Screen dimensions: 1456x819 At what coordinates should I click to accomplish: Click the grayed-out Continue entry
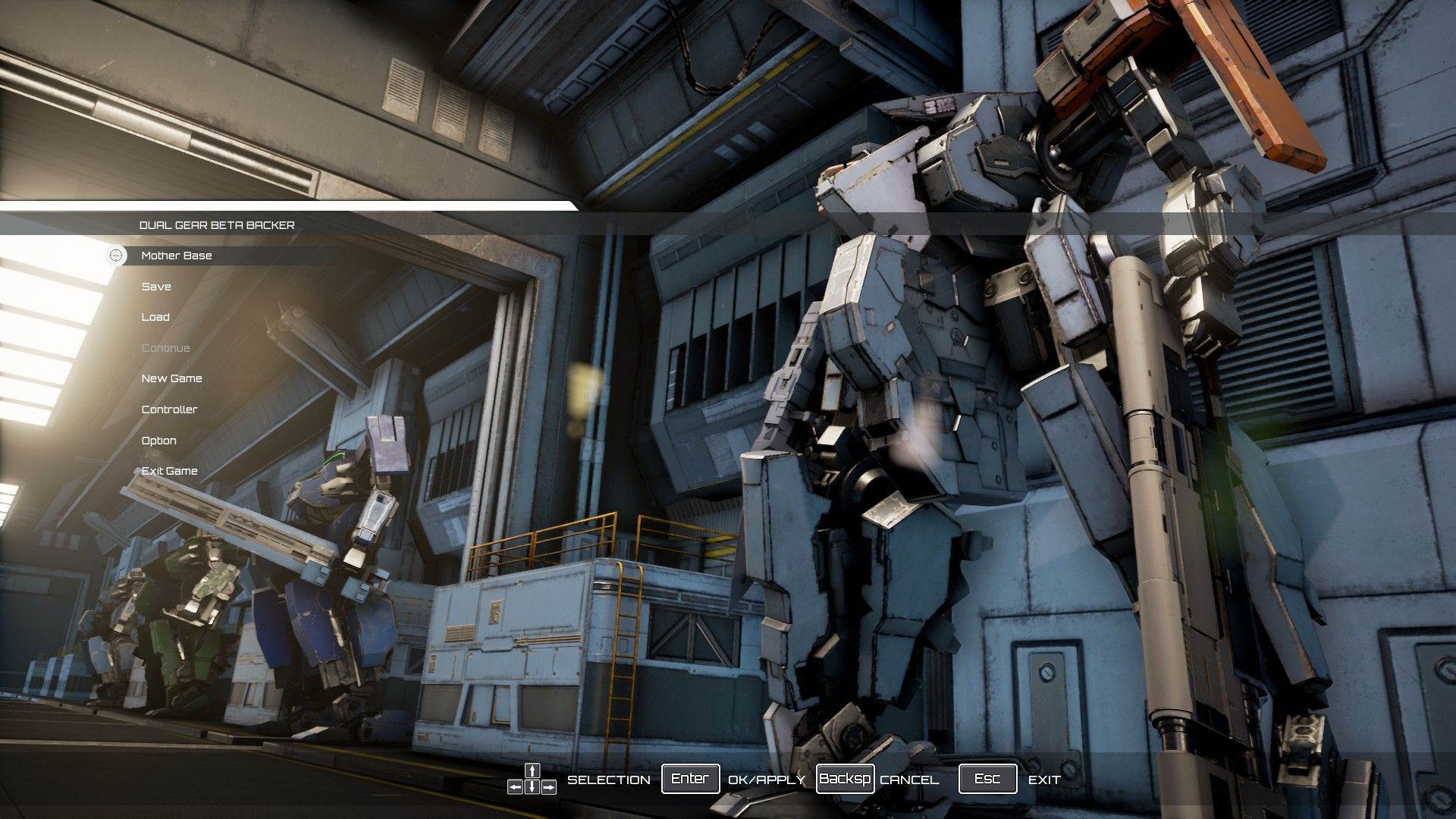click(166, 347)
